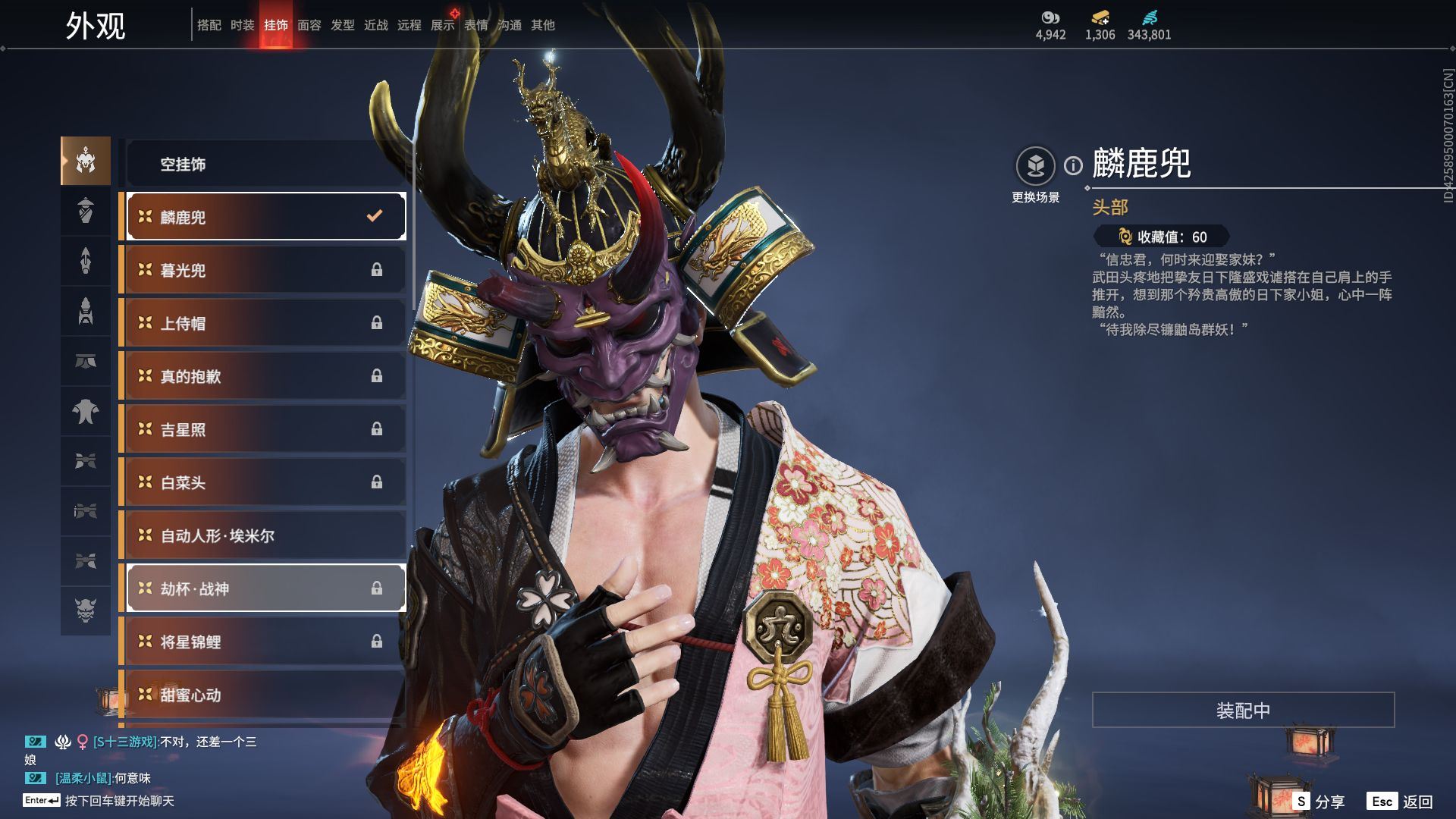Select the 白菜头 accessory
This screenshot has height=819, width=1456.
265,482
